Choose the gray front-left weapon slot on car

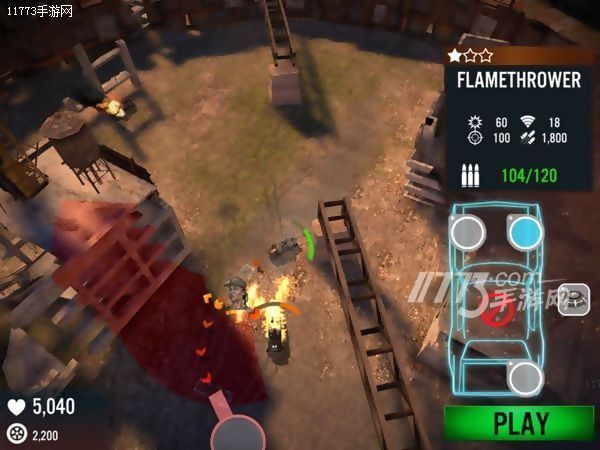click(467, 234)
